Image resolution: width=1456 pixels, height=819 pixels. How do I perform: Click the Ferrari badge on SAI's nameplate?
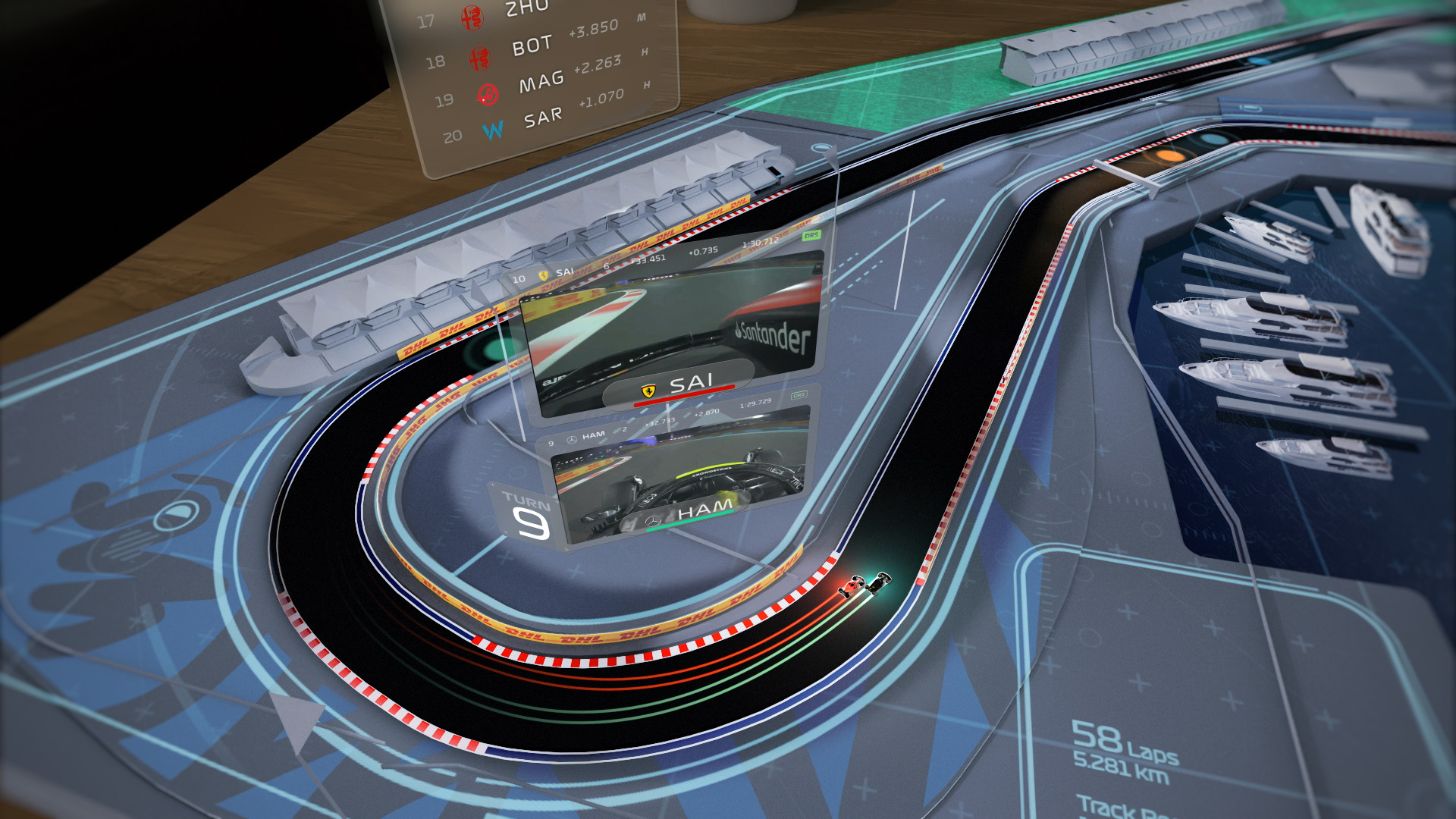(x=648, y=390)
